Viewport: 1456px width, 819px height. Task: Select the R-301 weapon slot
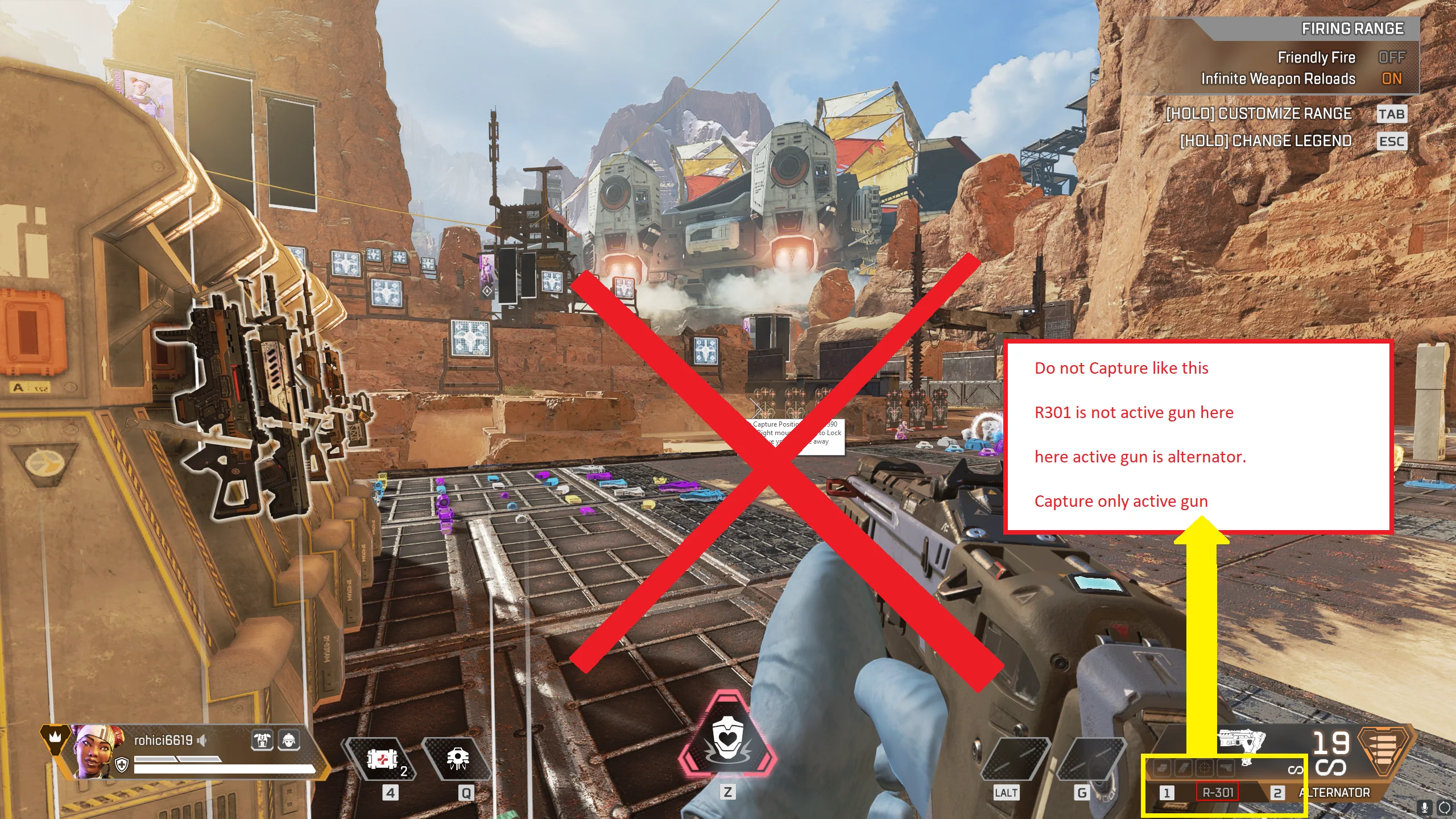point(1217,792)
